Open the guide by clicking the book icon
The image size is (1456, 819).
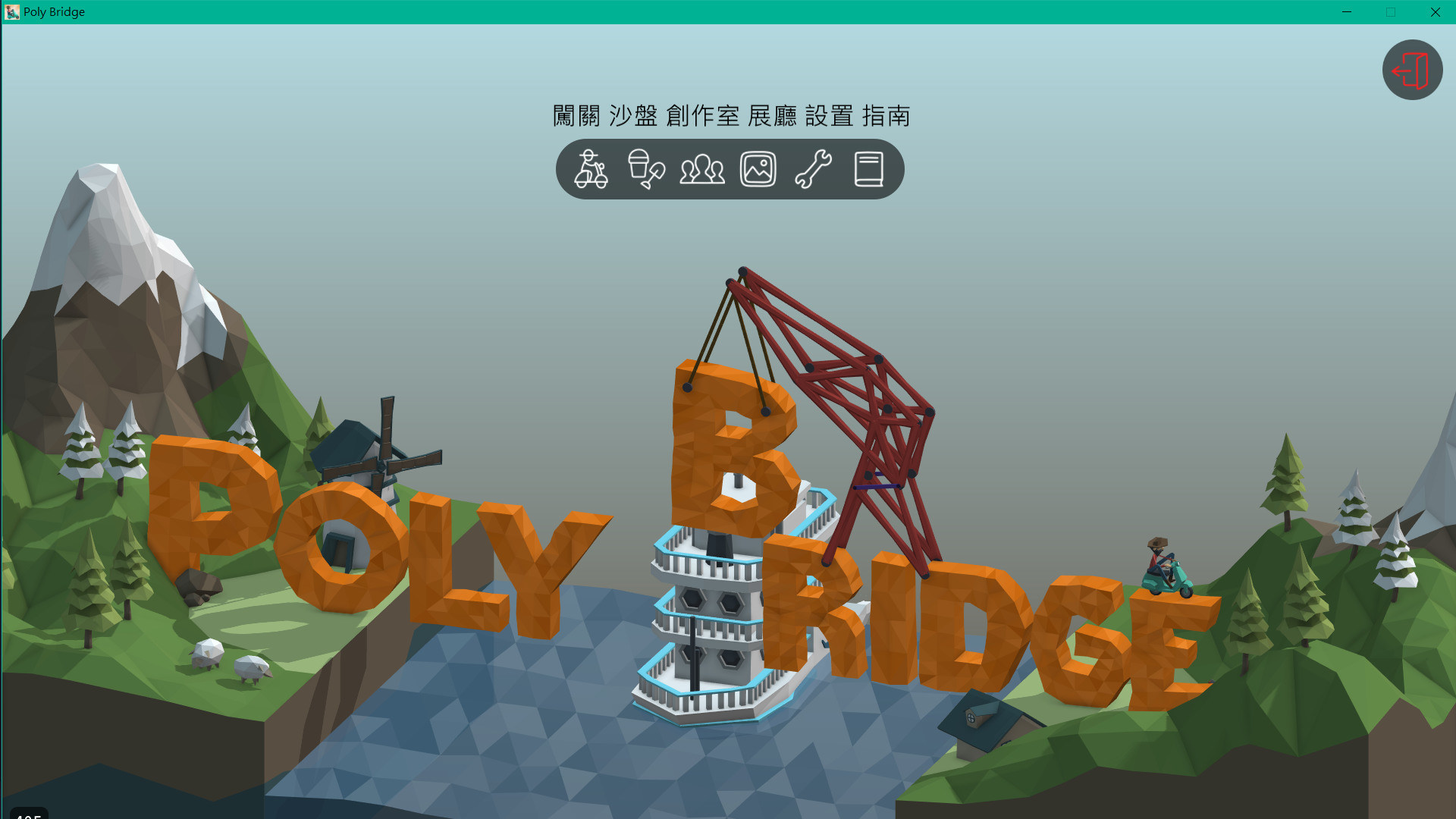868,170
